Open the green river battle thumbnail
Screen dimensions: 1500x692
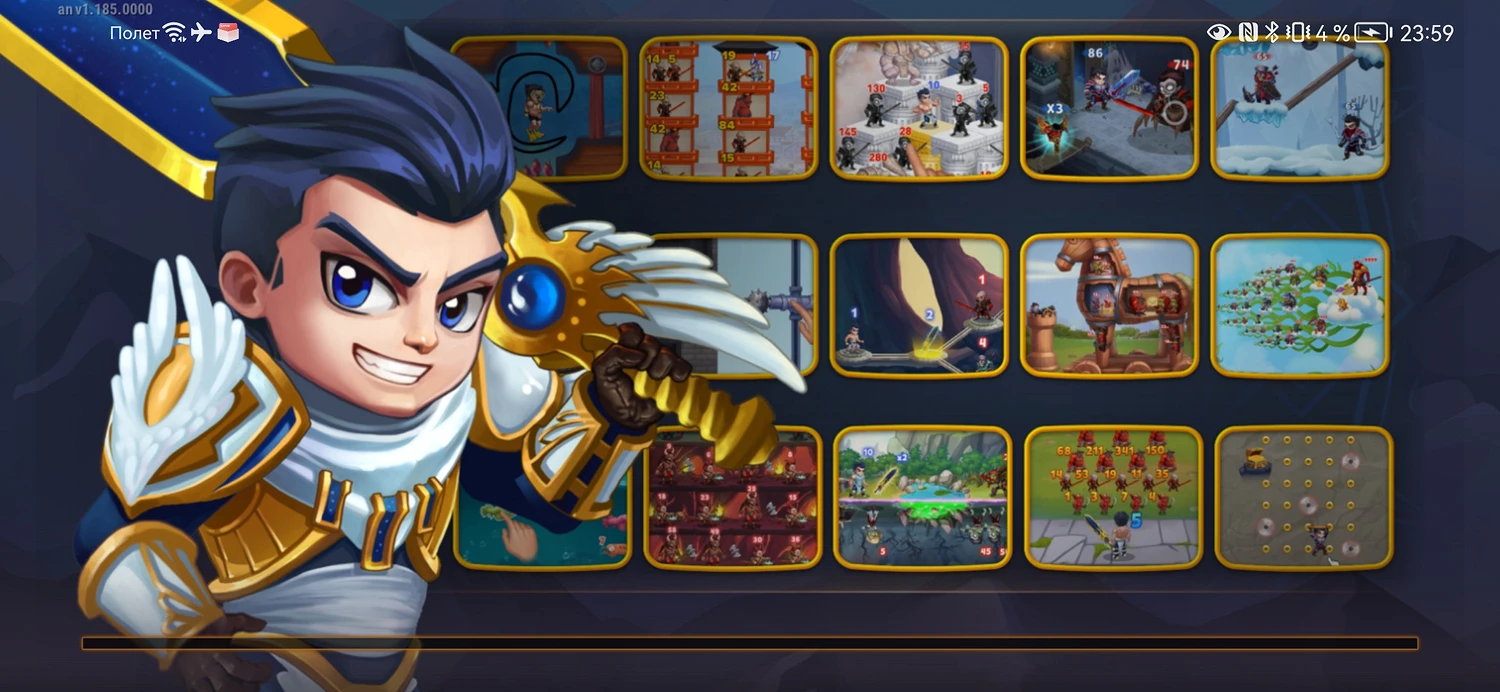coord(922,497)
